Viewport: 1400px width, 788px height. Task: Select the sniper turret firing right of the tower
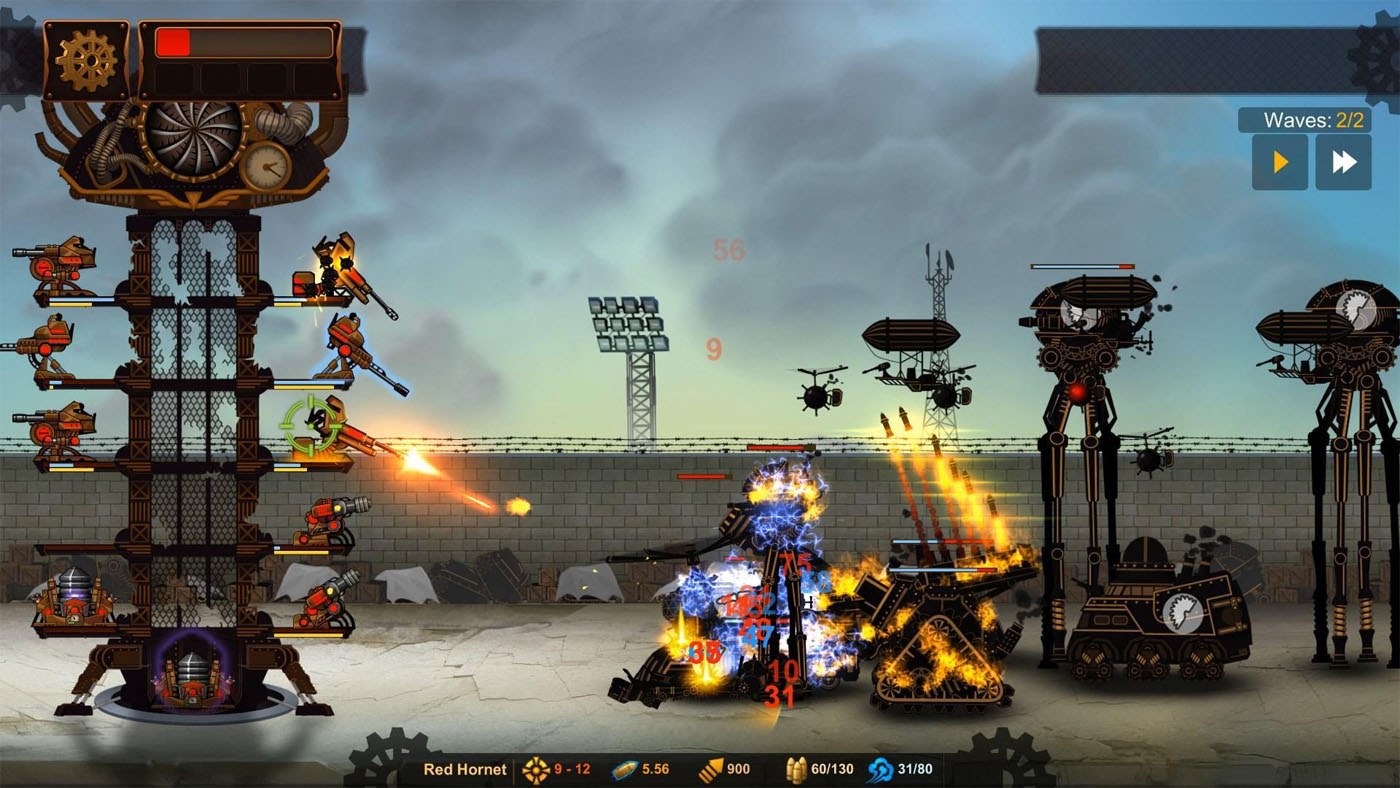pyautogui.click(x=345, y=340)
